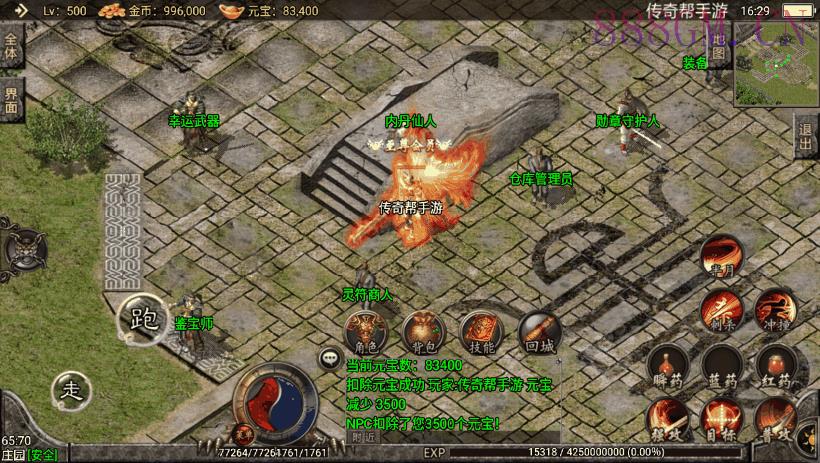The width and height of the screenshot is (820, 463).
Task: Use the 蓝药 mana potion slot
Action: click(720, 366)
